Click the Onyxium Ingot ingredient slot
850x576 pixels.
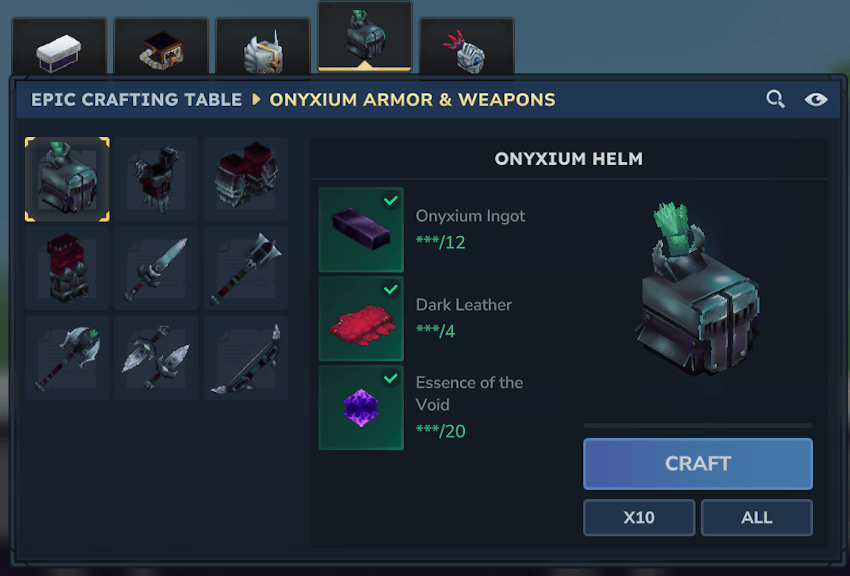(361, 230)
